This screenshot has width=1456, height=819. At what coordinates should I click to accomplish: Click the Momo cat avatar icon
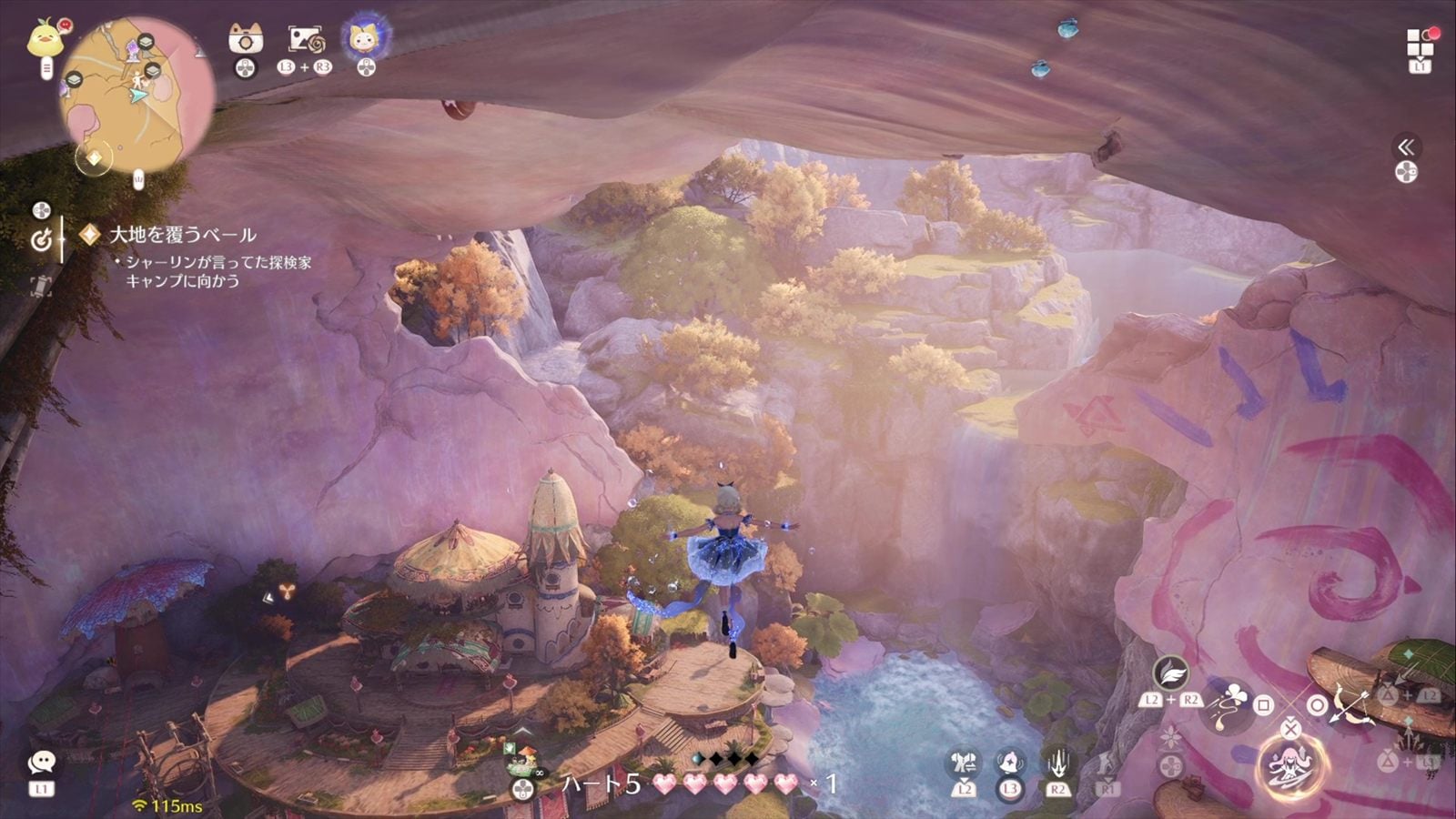(366, 38)
